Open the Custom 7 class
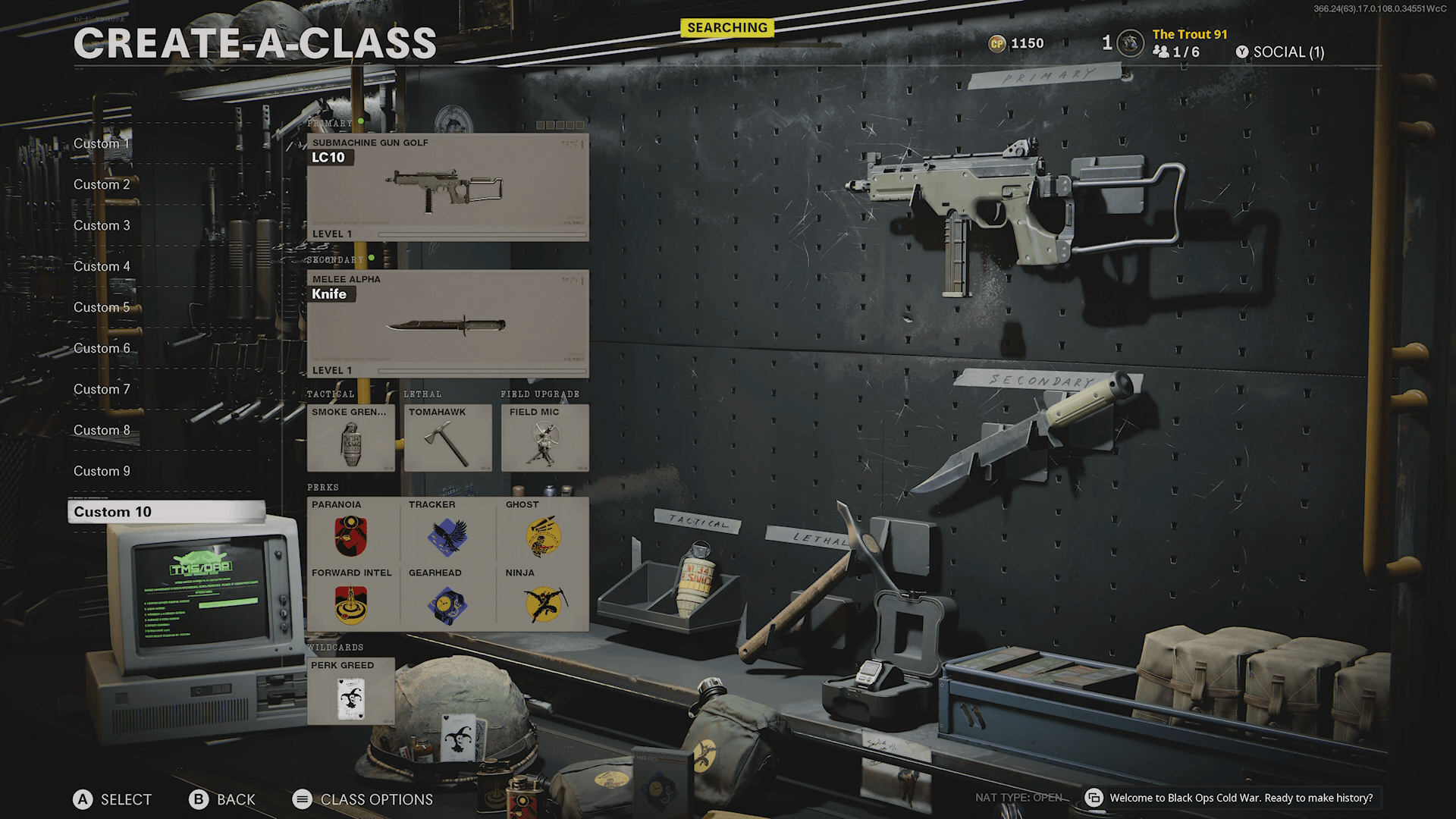1456x819 pixels. click(x=102, y=389)
